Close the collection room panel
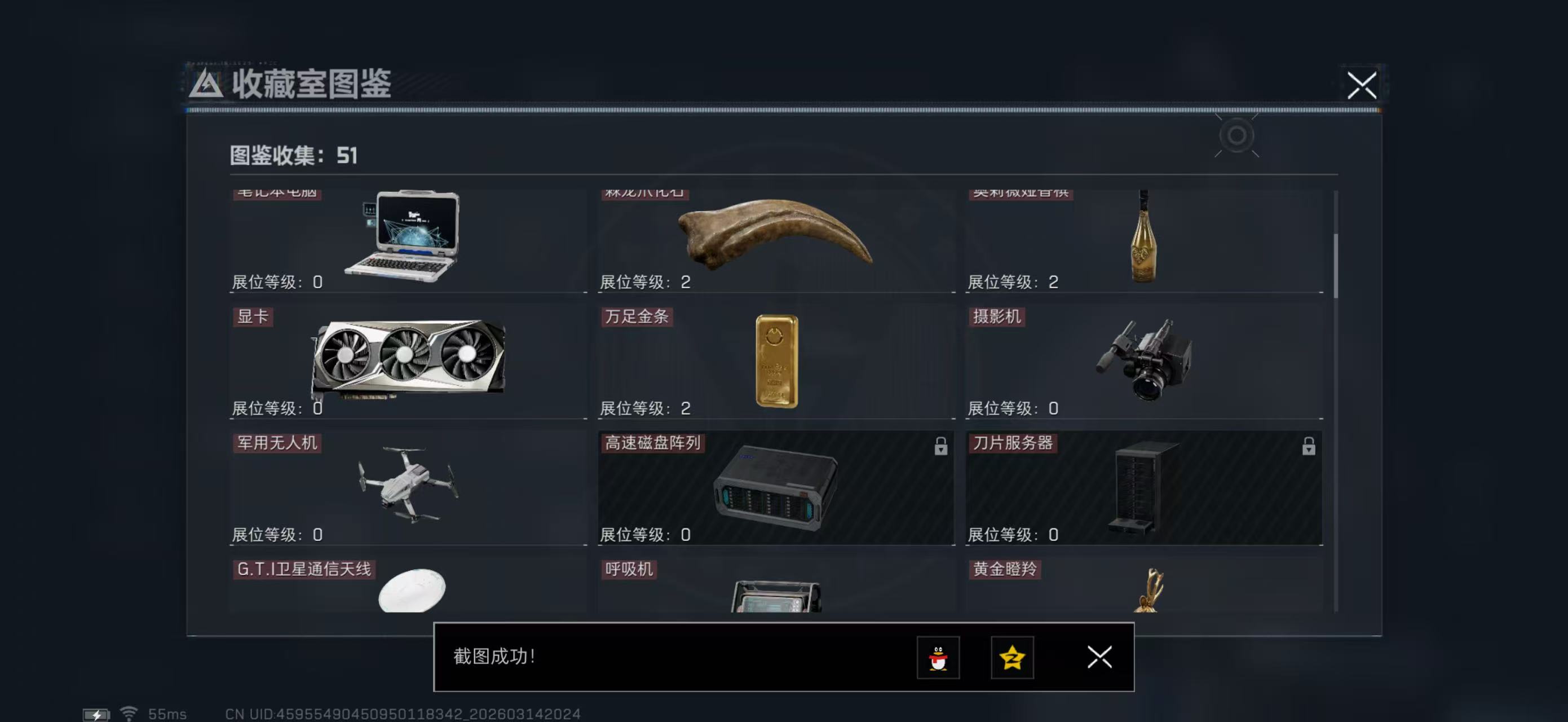The width and height of the screenshot is (1568, 722). 1362,86
